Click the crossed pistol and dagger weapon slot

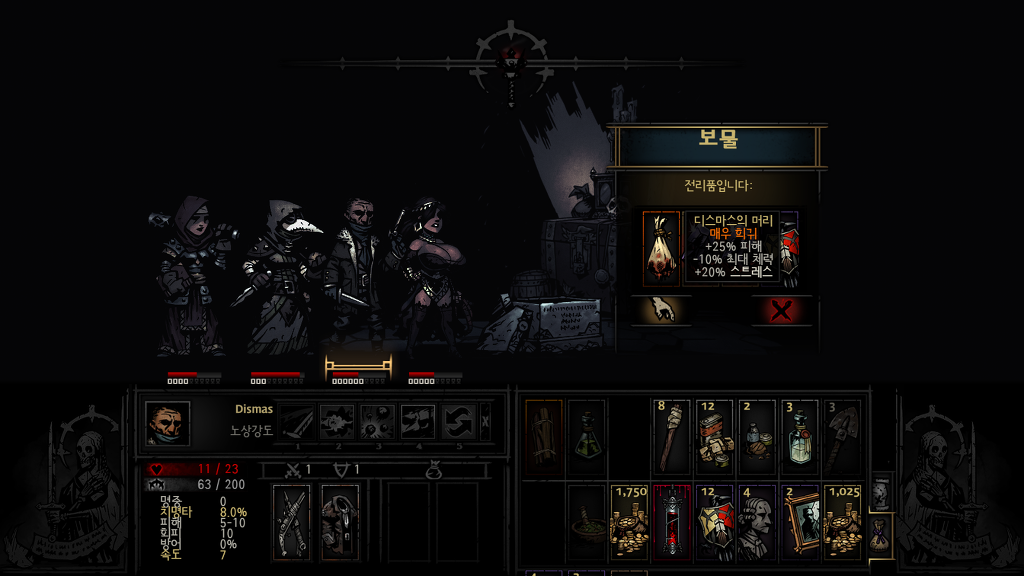(x=291, y=521)
